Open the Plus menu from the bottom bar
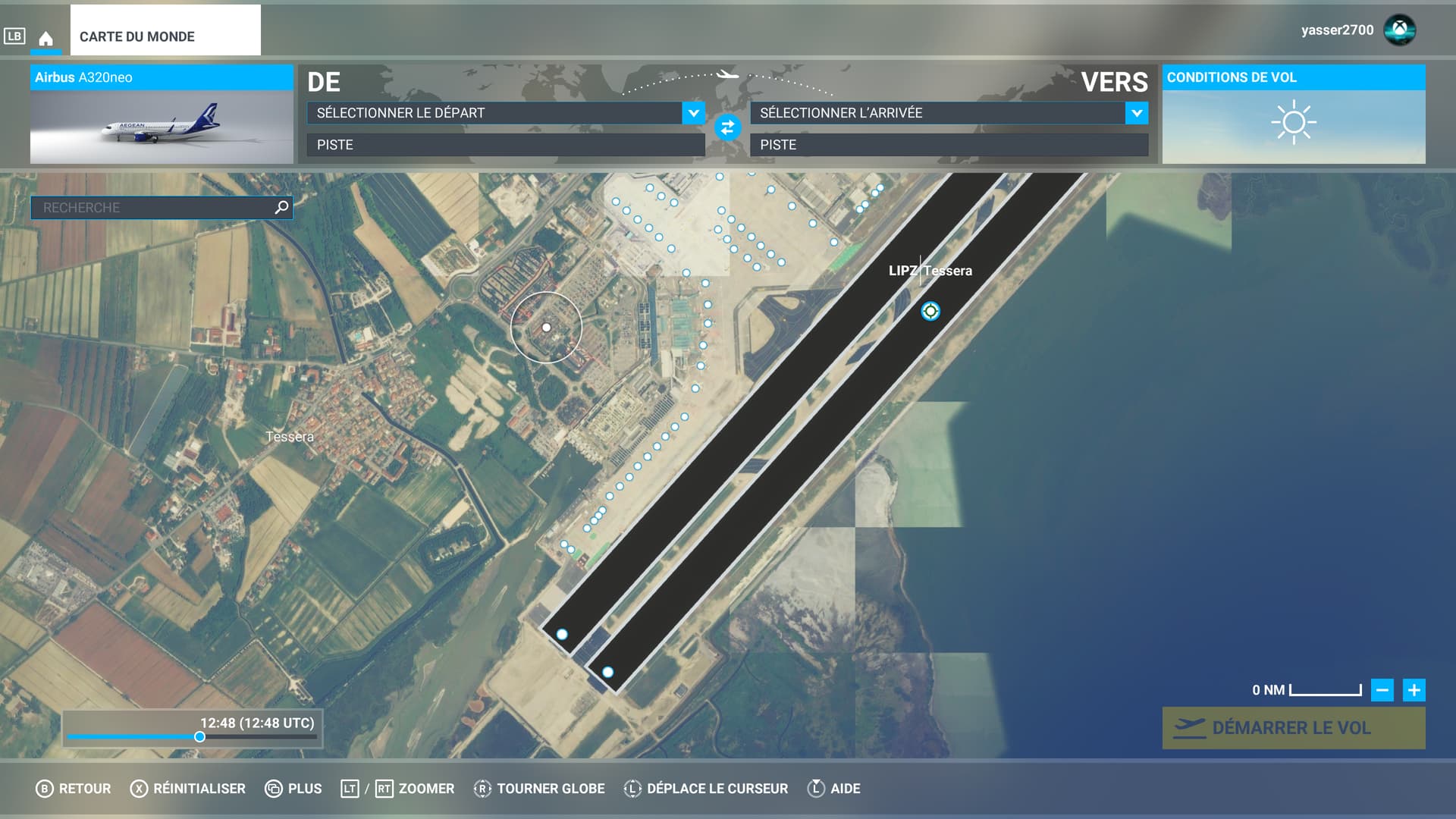Screen dimensions: 1456x819 (292, 788)
